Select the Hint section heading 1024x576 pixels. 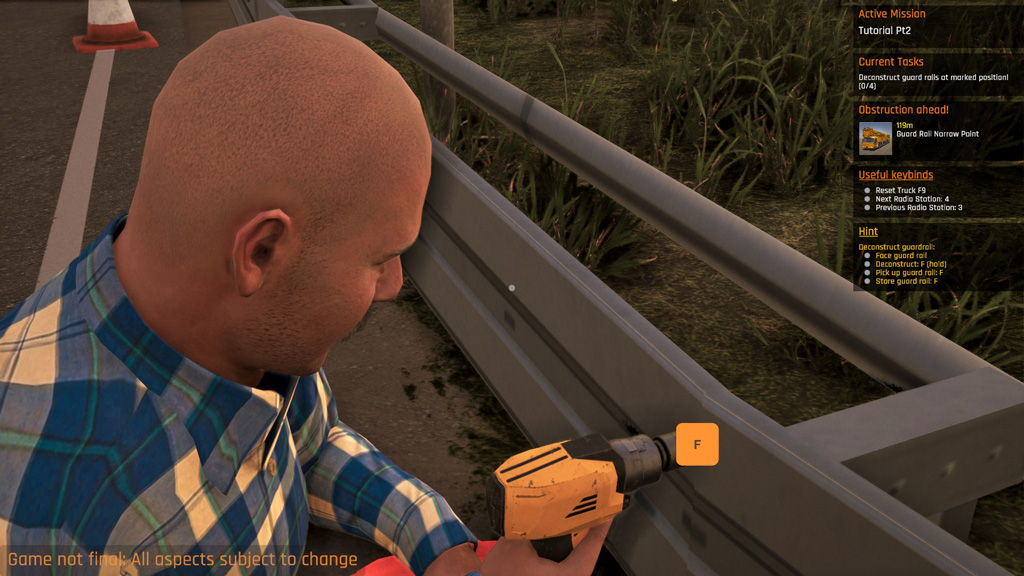coord(868,232)
